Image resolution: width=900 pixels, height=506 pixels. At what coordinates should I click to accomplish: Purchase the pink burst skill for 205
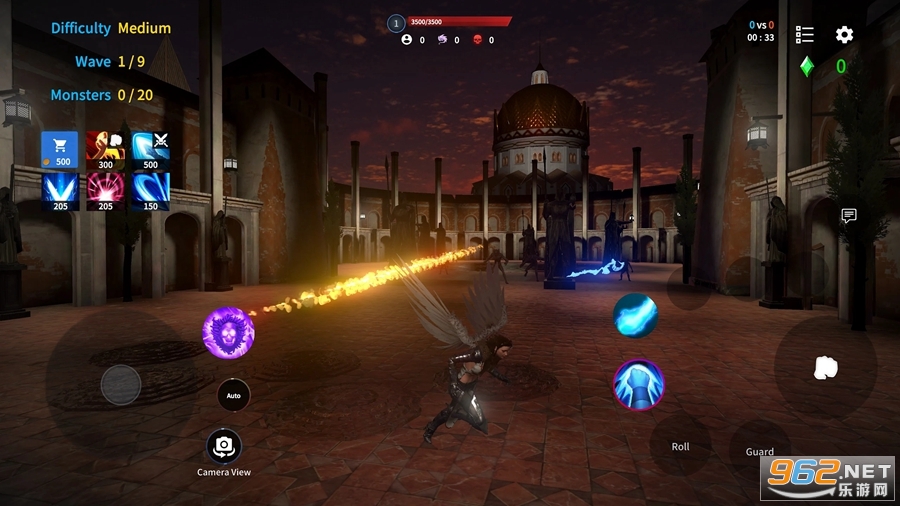click(x=105, y=190)
